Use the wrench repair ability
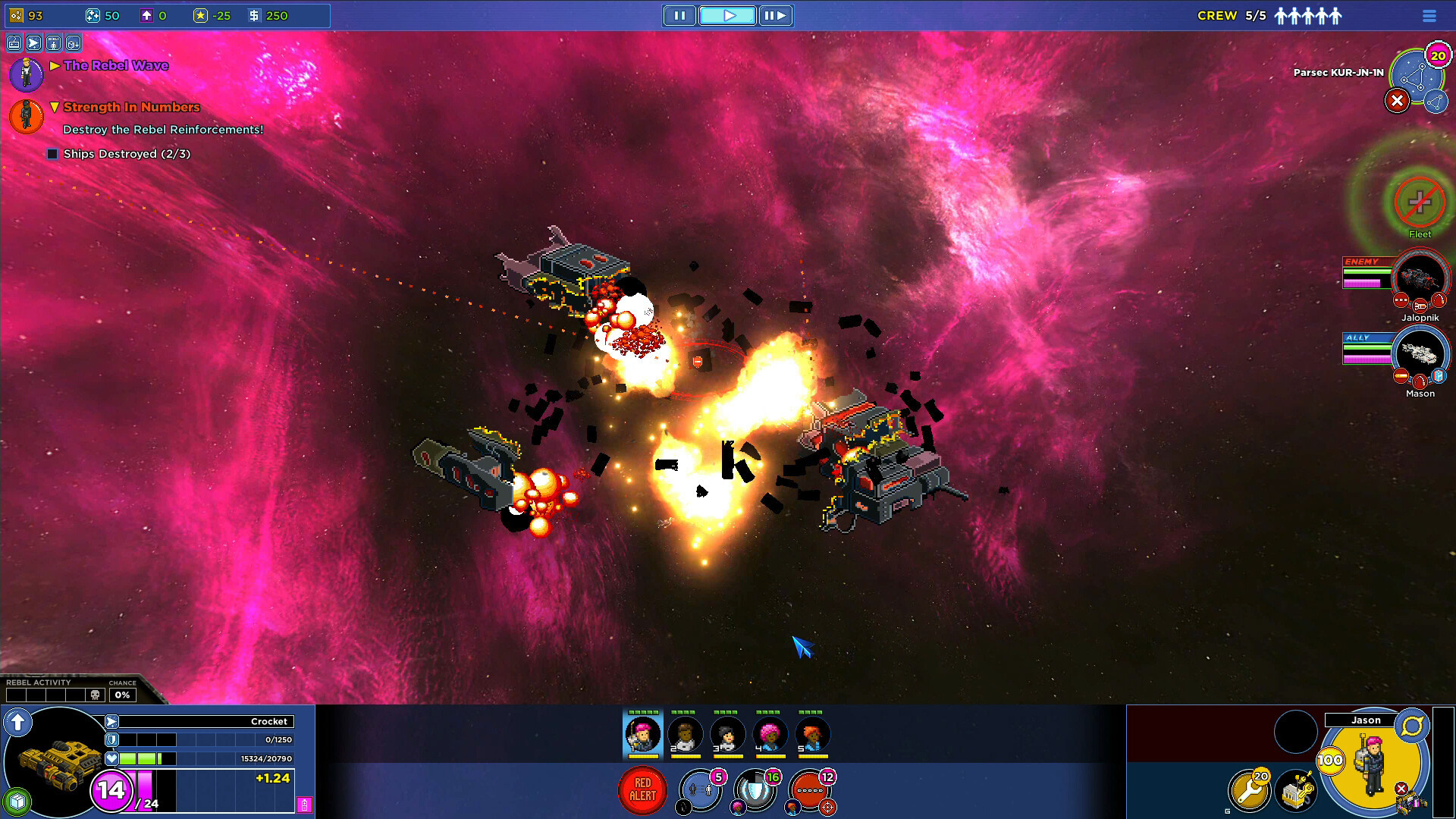 pos(1248,790)
